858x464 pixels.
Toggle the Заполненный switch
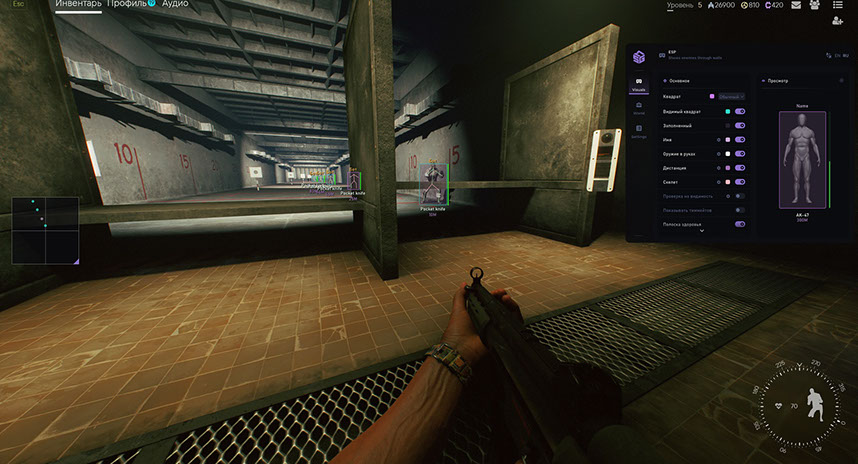pyautogui.click(x=740, y=125)
